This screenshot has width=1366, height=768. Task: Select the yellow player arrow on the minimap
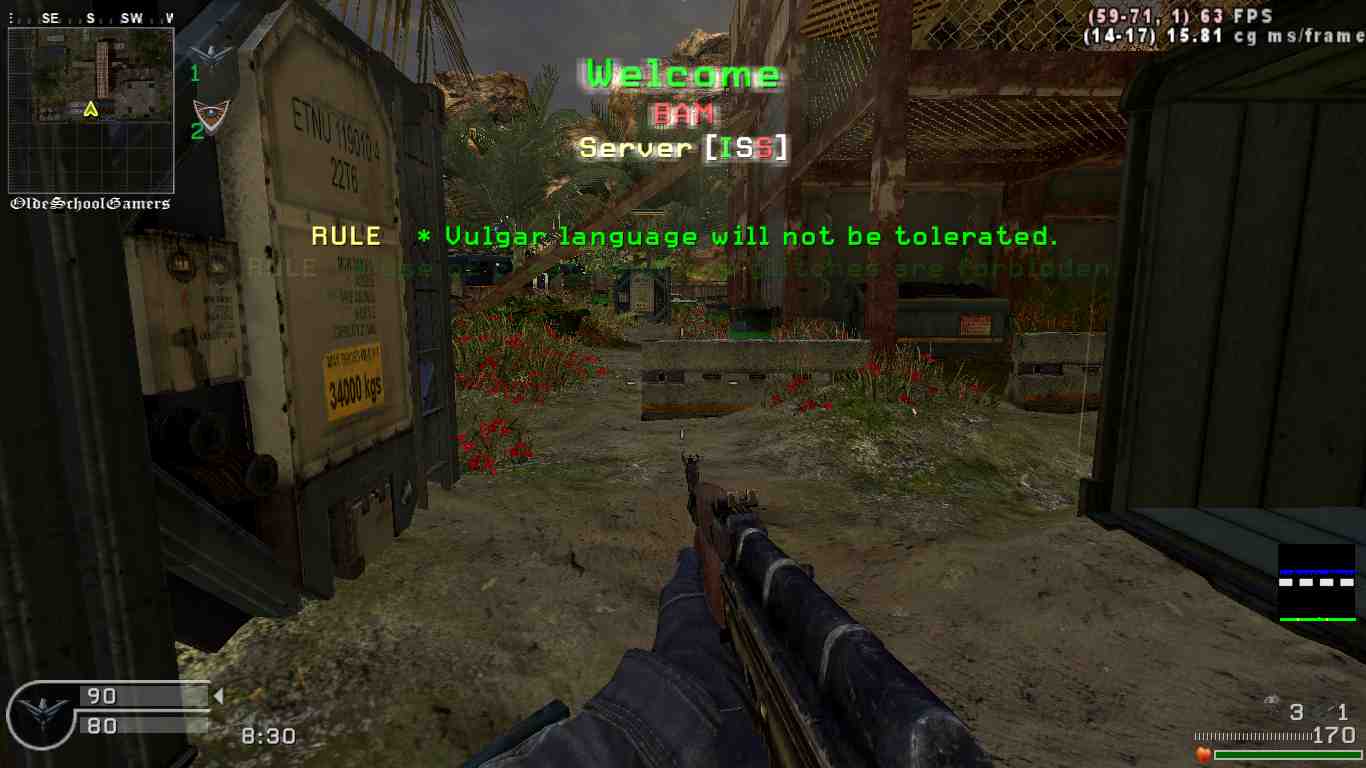(x=91, y=109)
